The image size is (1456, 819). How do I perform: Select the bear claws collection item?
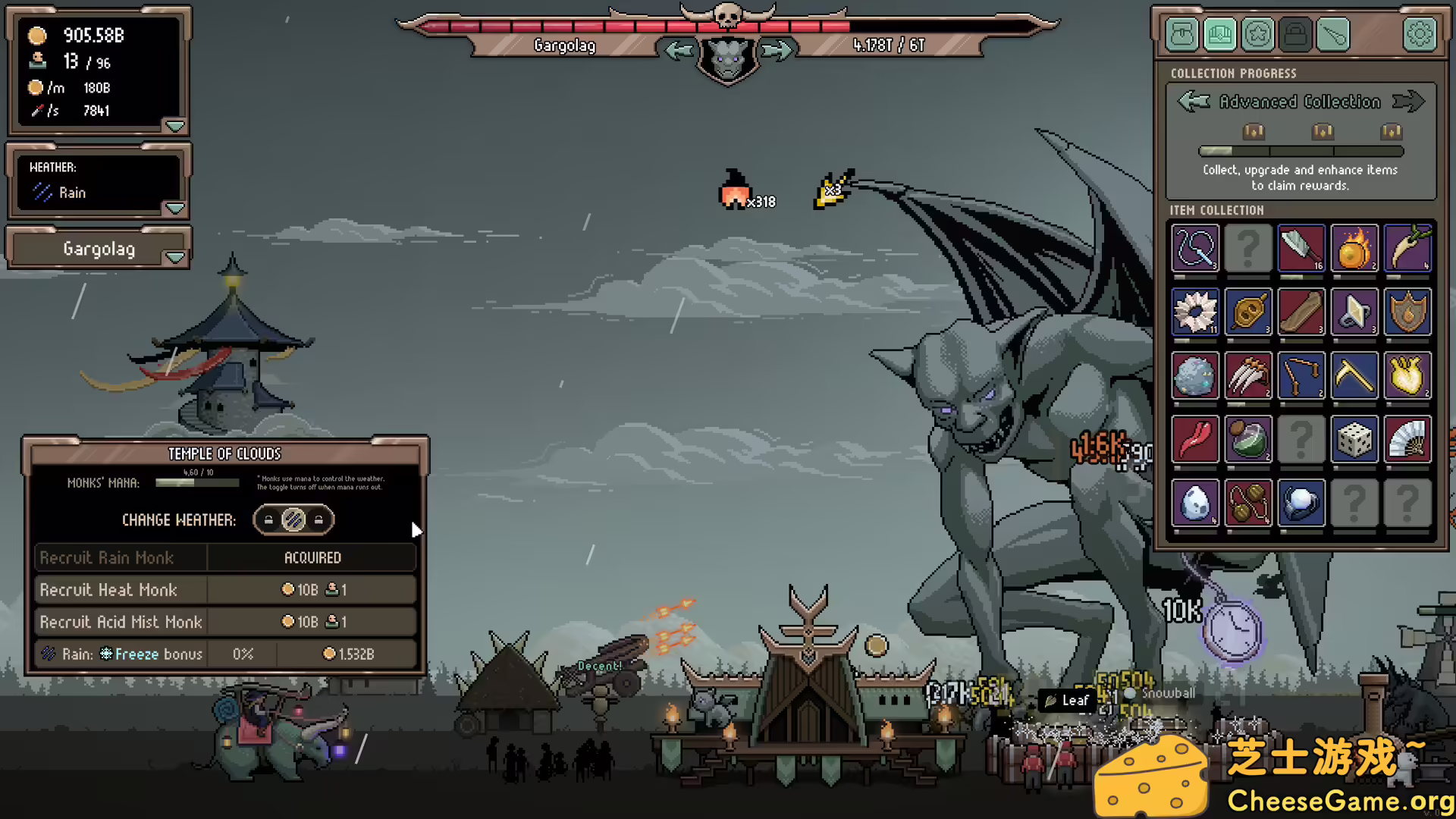coord(1248,375)
